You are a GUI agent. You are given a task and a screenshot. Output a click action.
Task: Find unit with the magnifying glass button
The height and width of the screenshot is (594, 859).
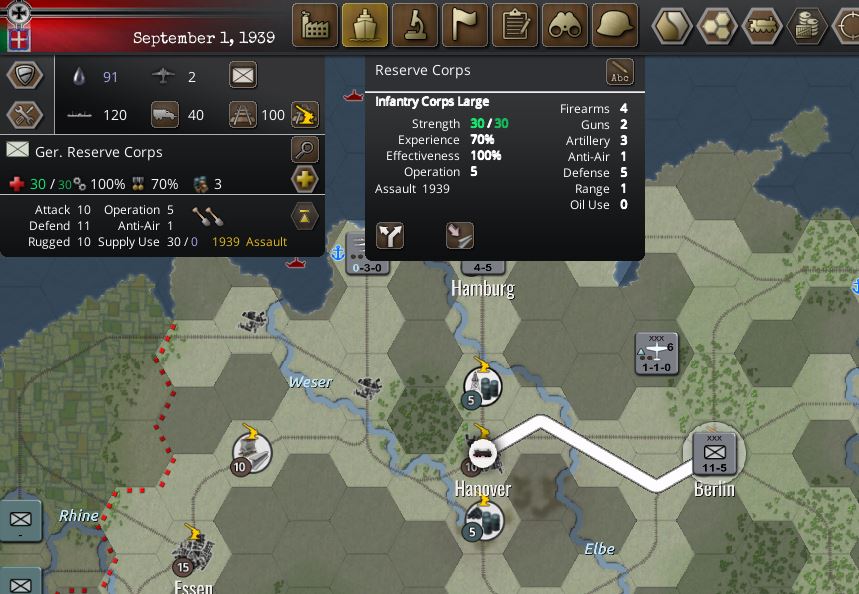click(304, 151)
